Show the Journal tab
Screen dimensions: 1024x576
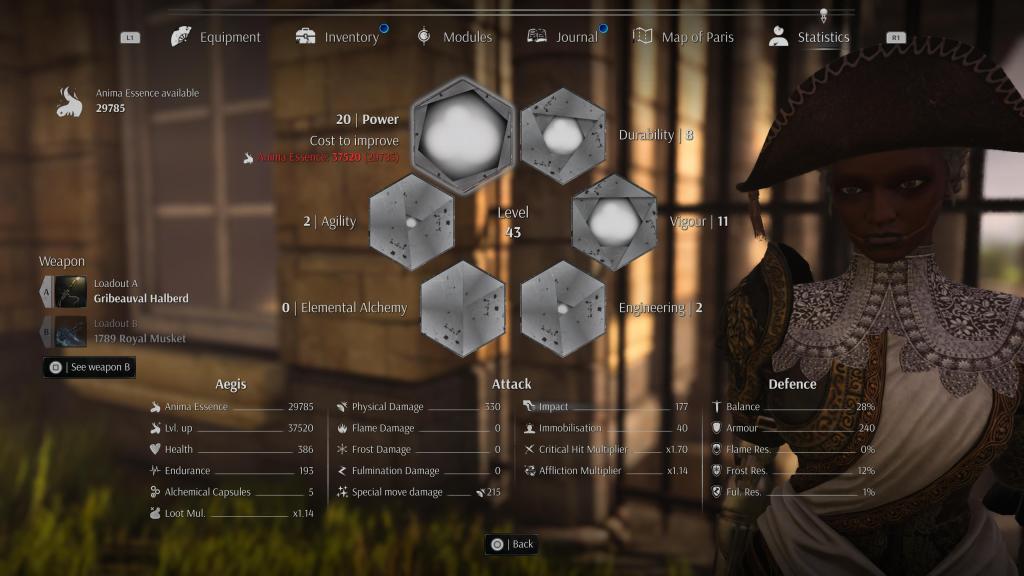[563, 37]
